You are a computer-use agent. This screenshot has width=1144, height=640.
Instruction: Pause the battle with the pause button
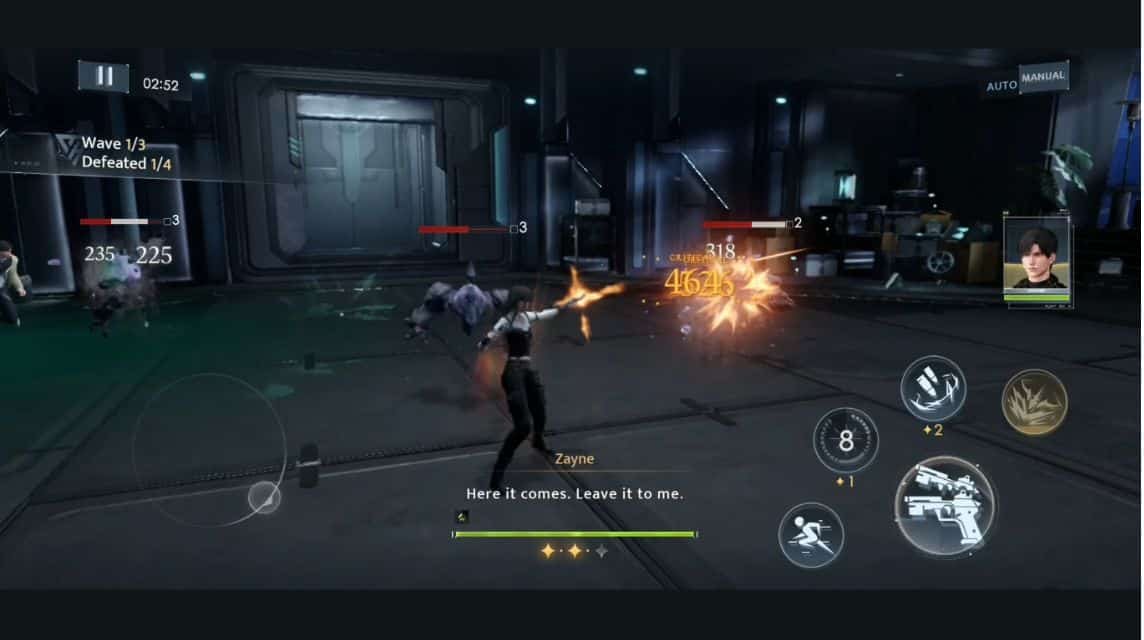pos(103,77)
